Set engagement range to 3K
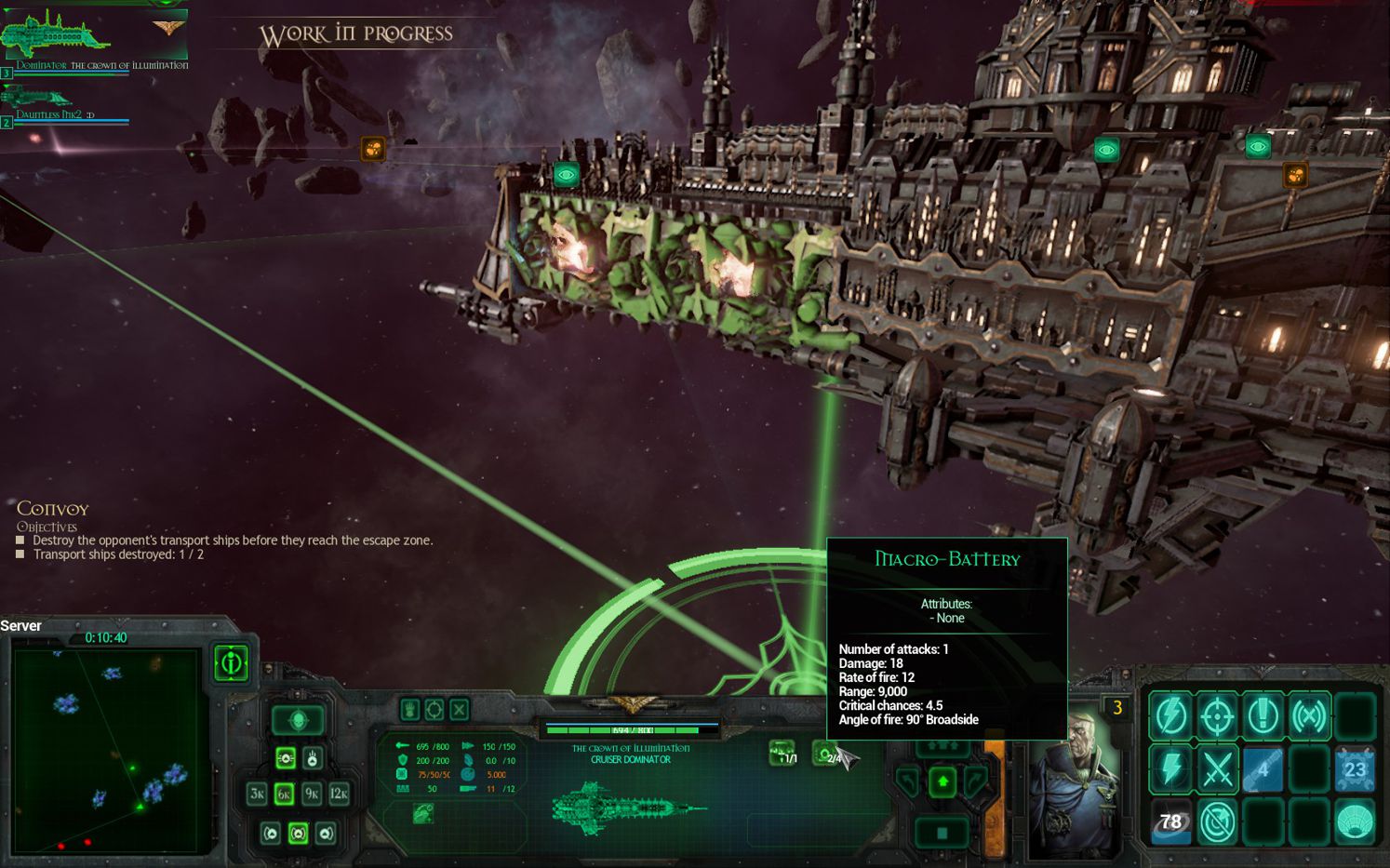Image resolution: width=1390 pixels, height=868 pixels. point(257,794)
